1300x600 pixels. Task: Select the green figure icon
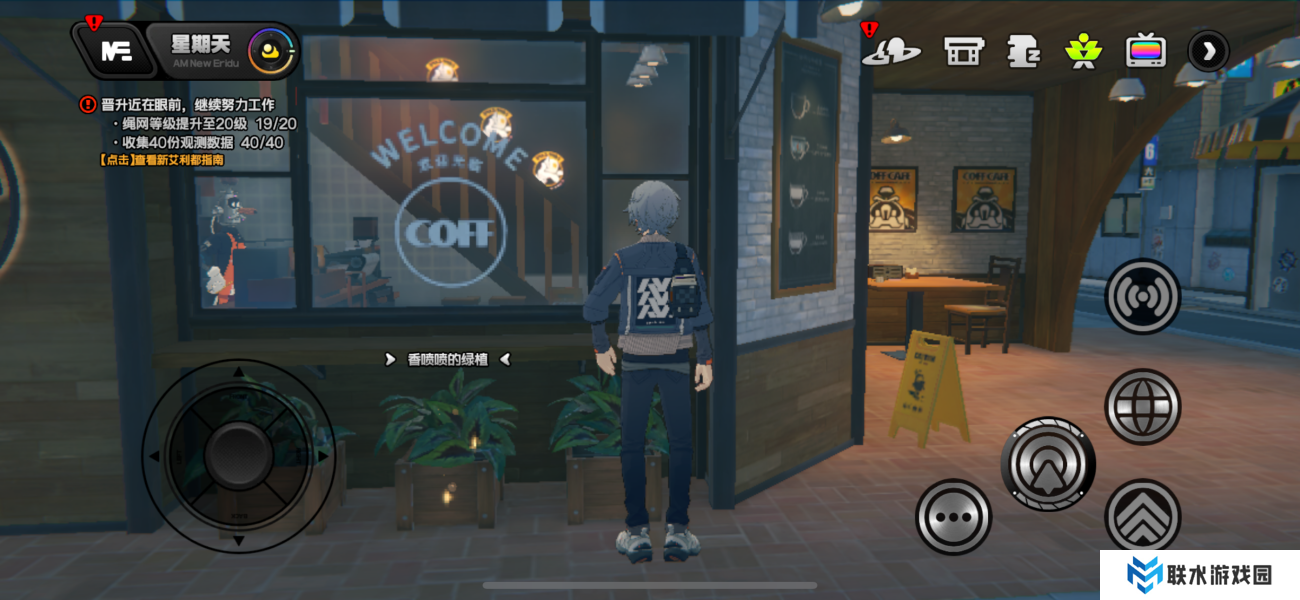click(1082, 51)
